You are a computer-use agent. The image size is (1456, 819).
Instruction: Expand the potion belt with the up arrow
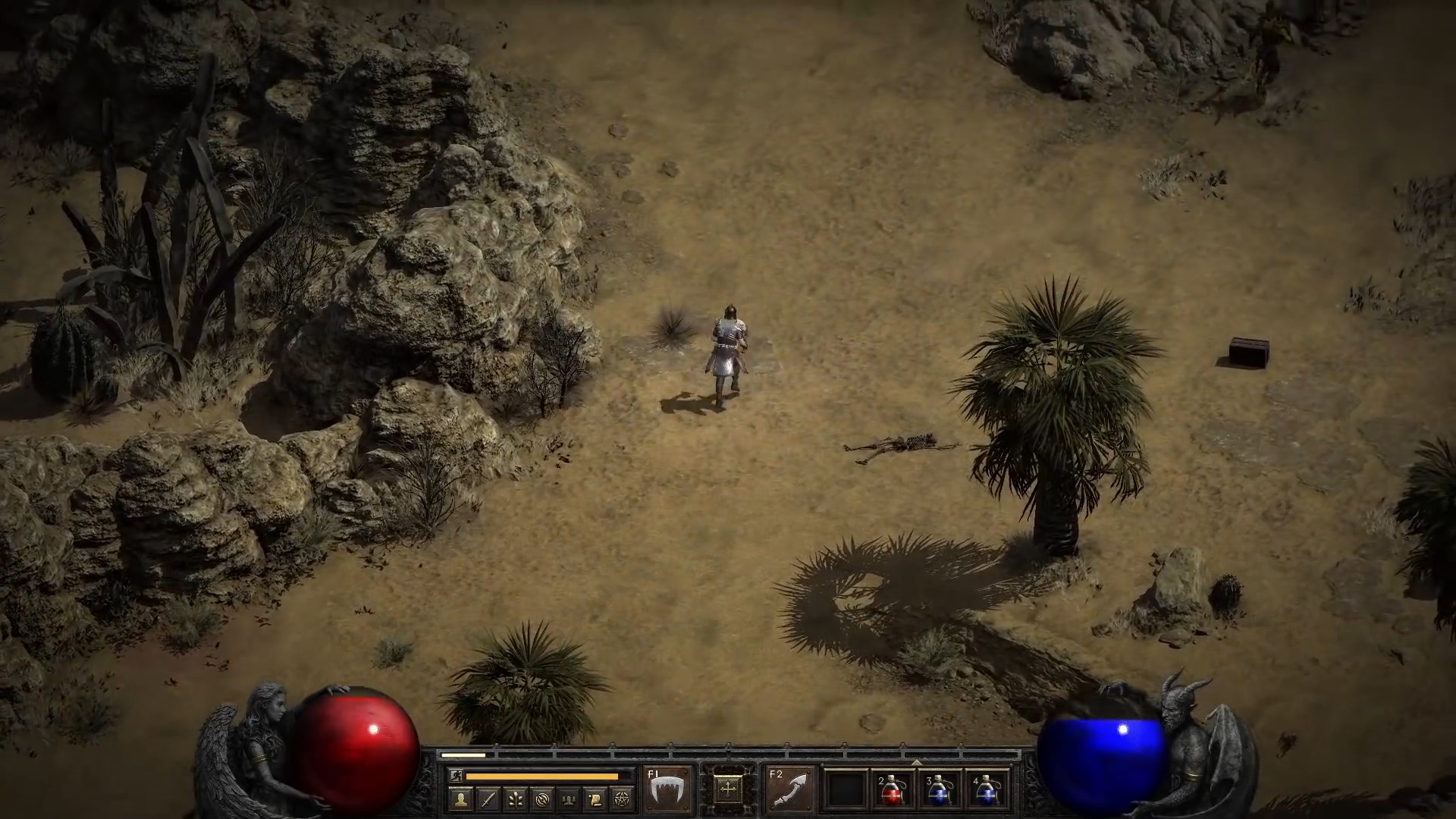pos(915,762)
